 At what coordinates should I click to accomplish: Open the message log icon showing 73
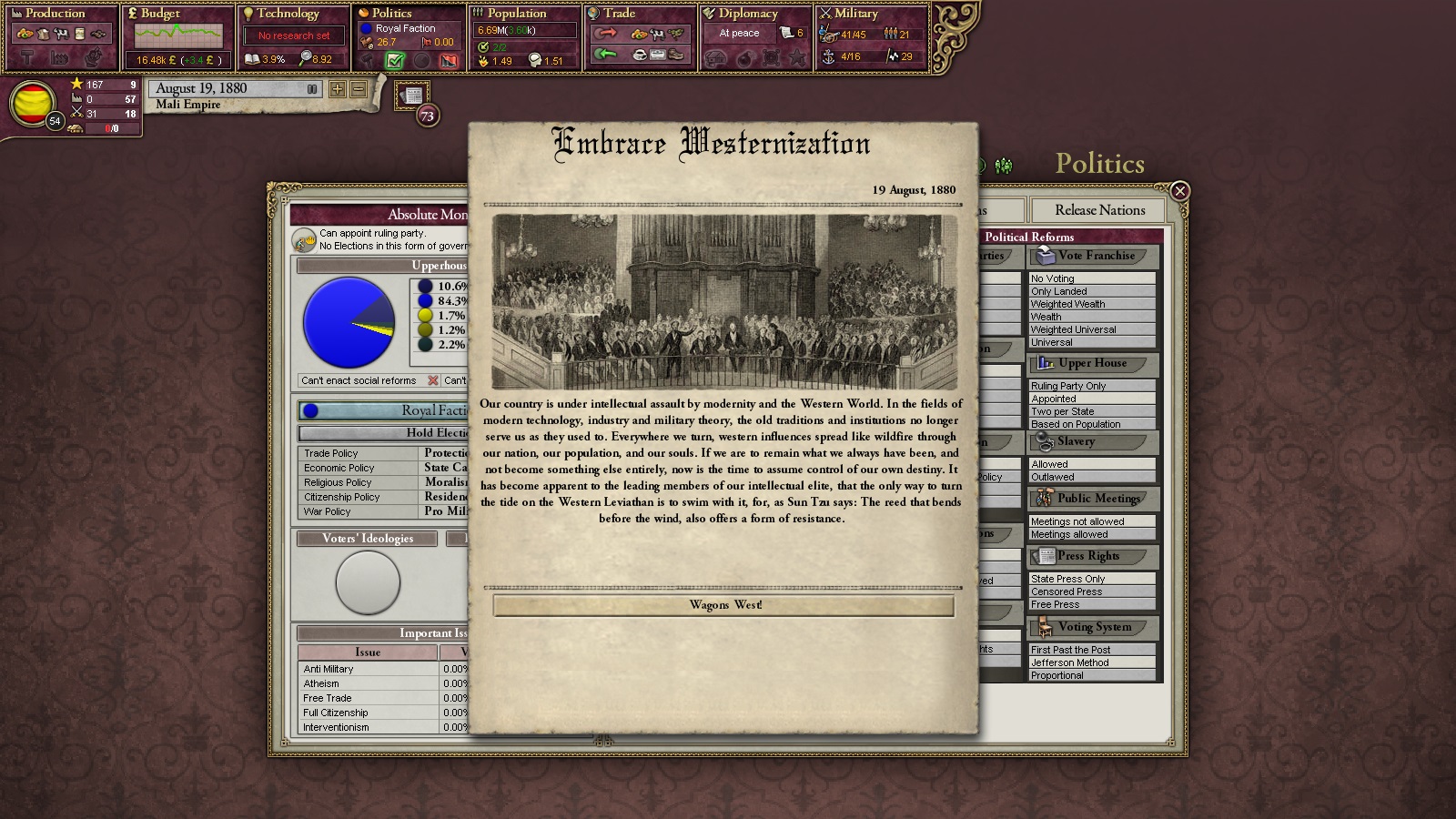[x=413, y=96]
